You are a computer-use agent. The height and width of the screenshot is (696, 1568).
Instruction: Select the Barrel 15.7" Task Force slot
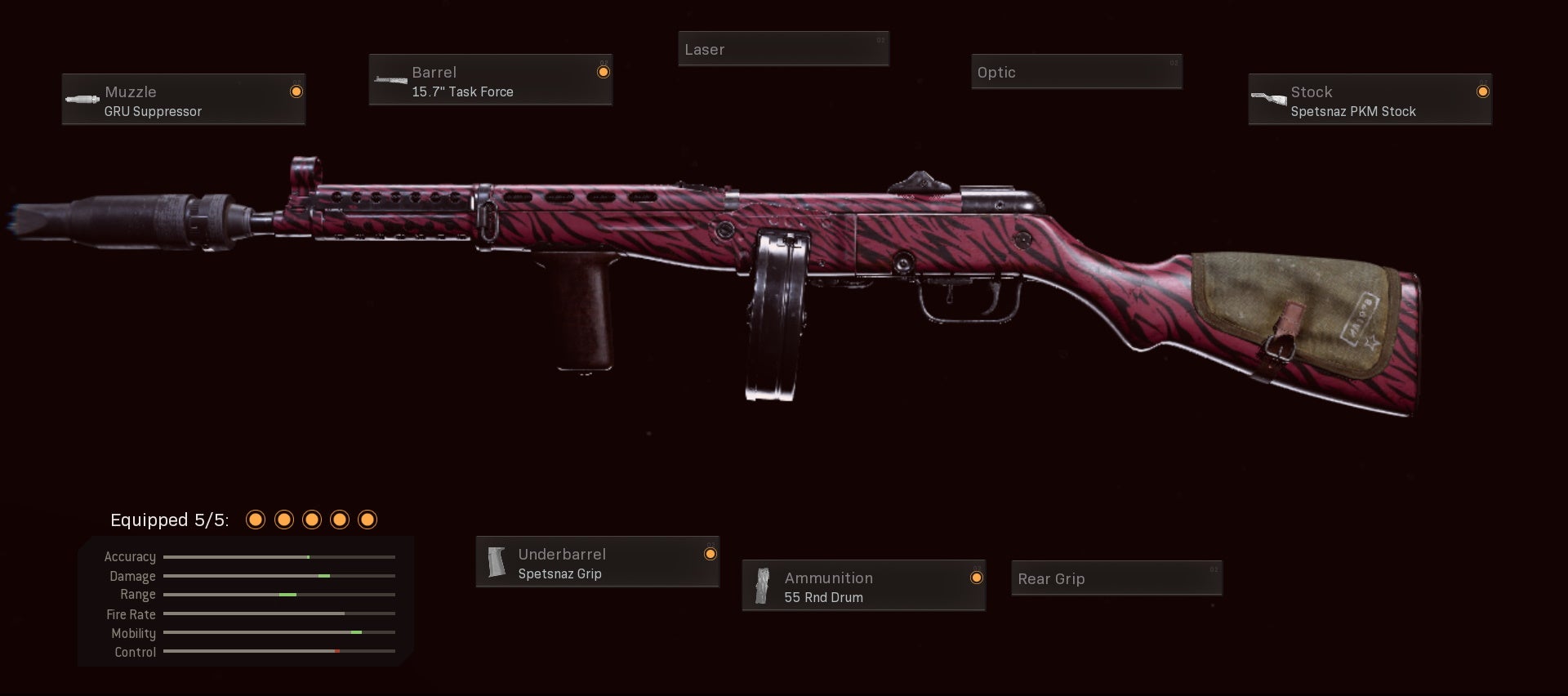coord(490,80)
